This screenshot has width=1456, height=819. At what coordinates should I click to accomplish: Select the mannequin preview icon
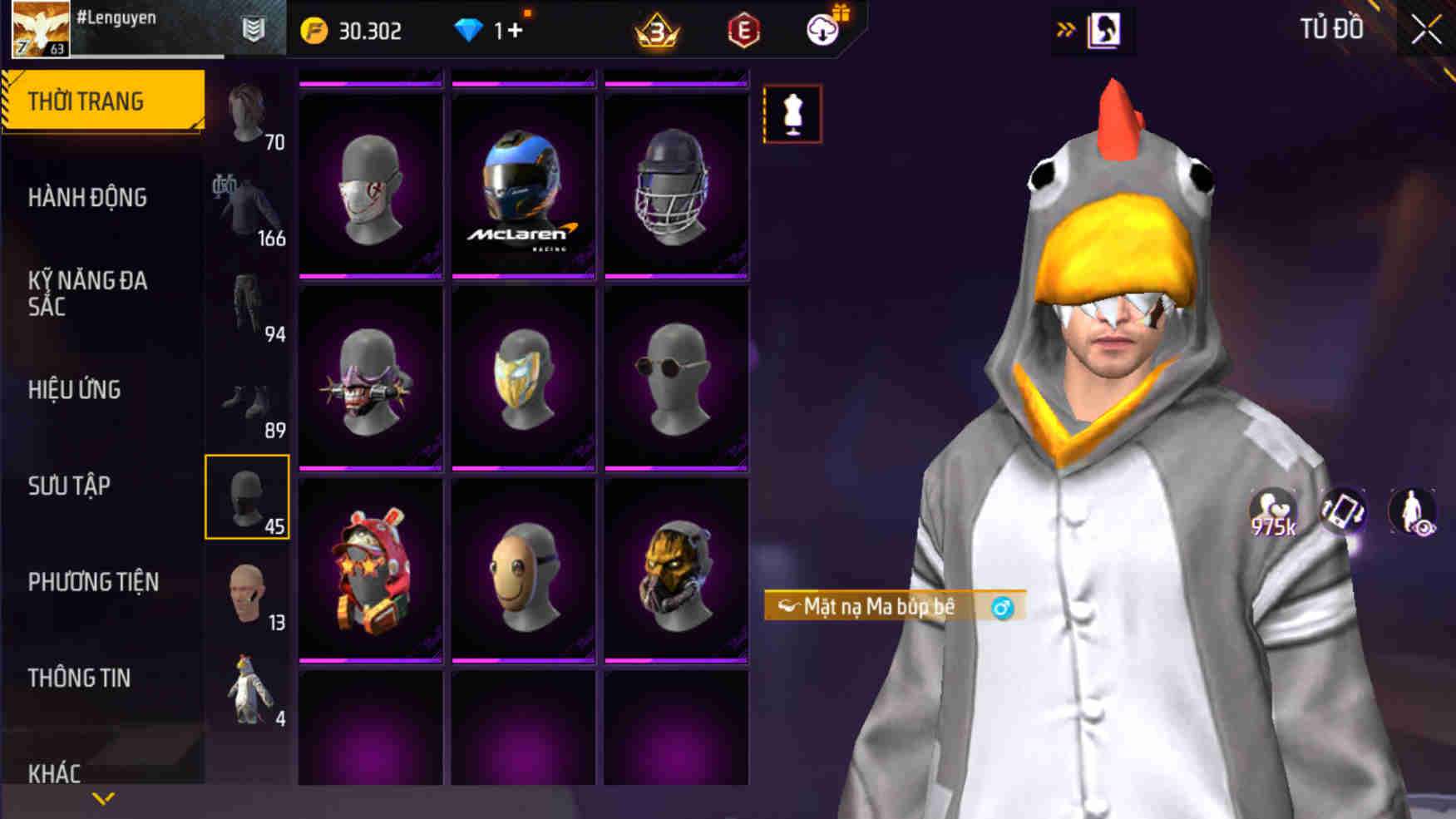(x=792, y=114)
